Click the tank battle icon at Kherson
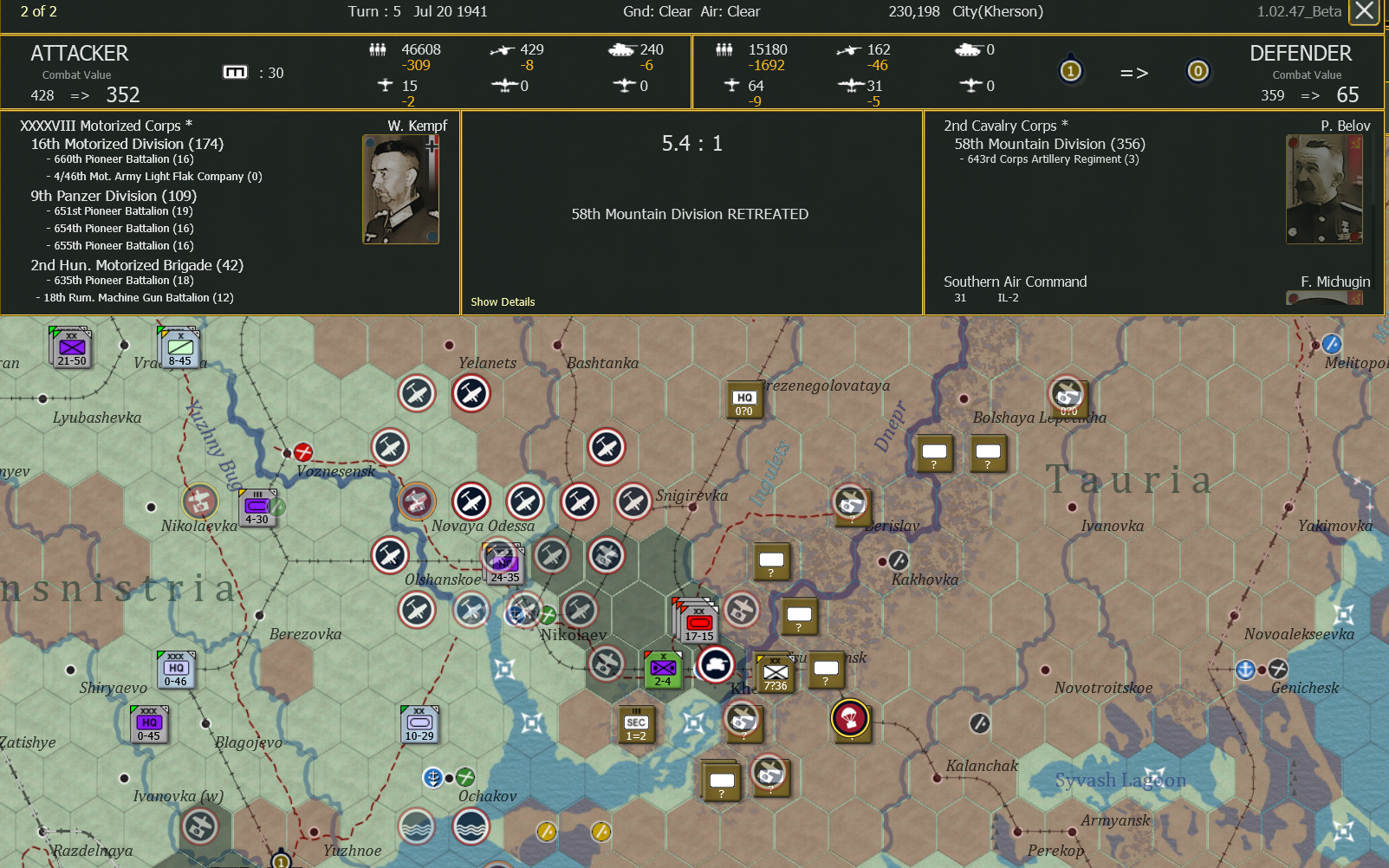Screen dimensions: 1389x868 click(x=717, y=667)
